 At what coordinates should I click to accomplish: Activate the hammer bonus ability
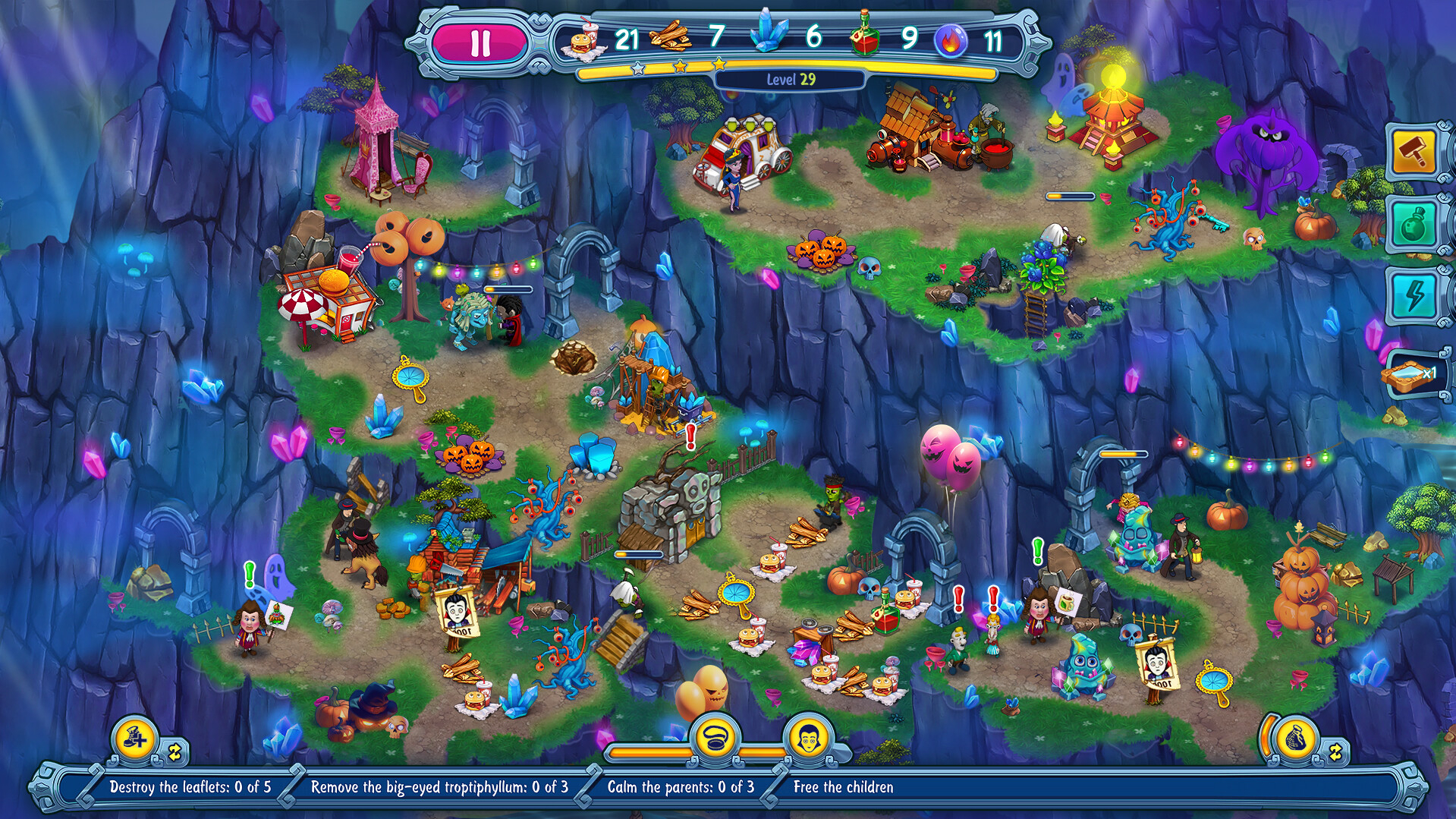1414,153
